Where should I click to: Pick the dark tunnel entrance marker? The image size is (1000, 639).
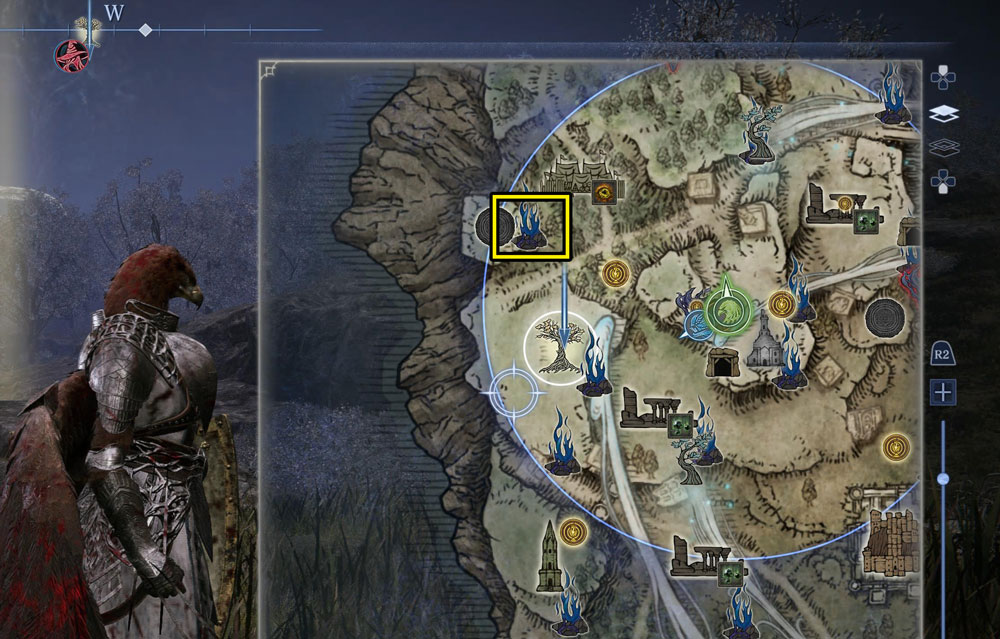[x=720, y=363]
